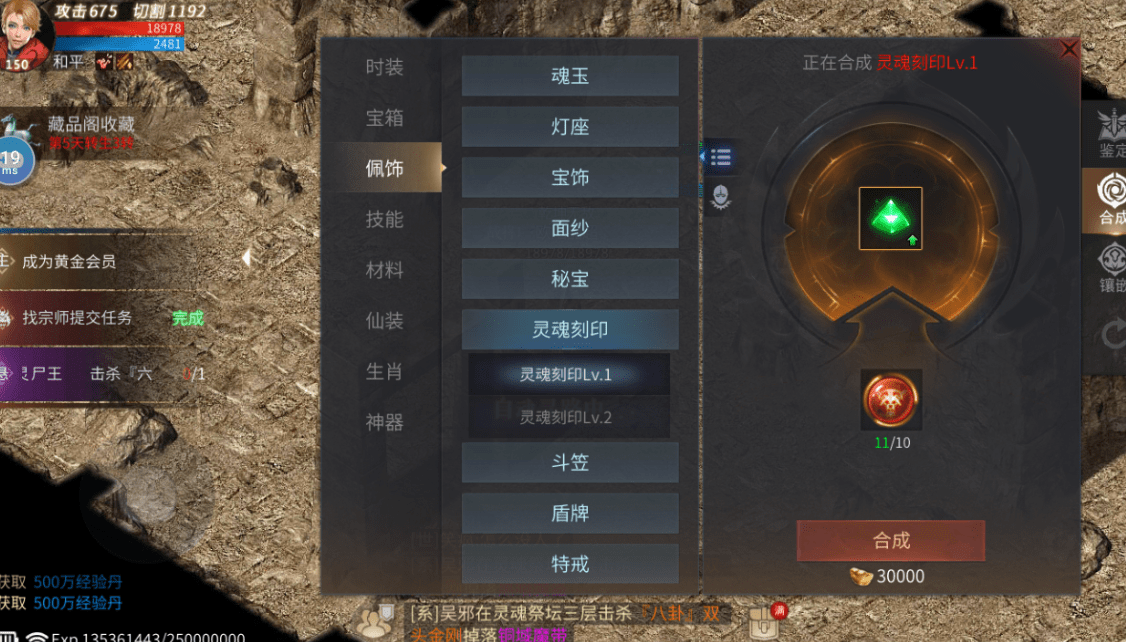The height and width of the screenshot is (642, 1126).
Task: Expand the 面纱 entry
Action: [570, 228]
